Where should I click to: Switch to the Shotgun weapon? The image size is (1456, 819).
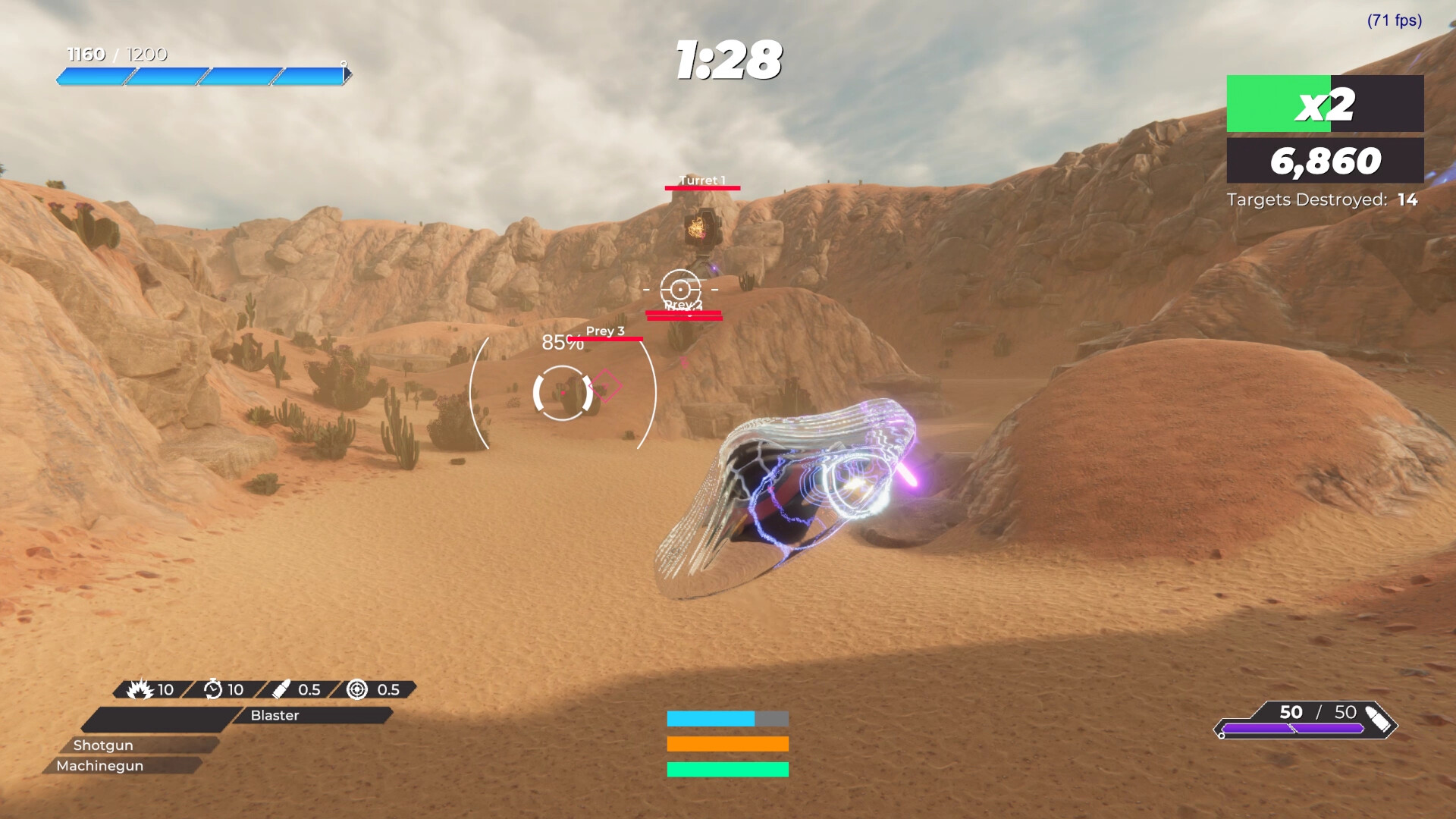[103, 745]
